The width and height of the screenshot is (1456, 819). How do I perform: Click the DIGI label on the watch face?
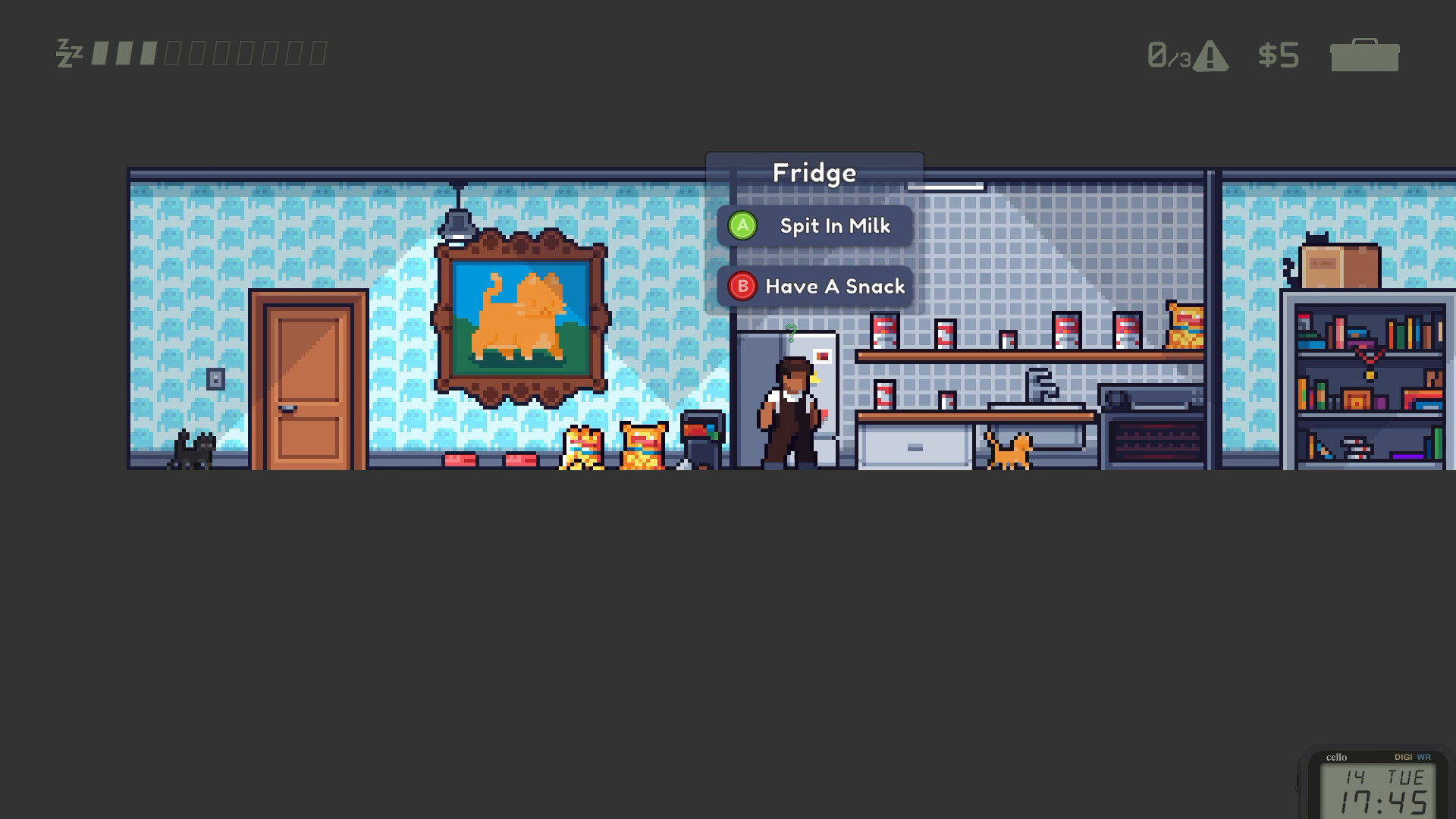click(1404, 756)
